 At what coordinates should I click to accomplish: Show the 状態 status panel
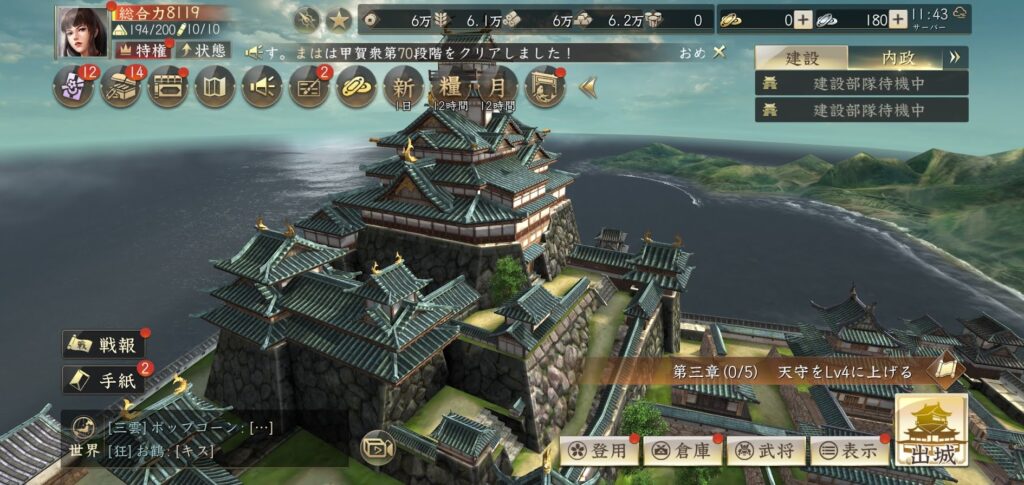coord(204,49)
